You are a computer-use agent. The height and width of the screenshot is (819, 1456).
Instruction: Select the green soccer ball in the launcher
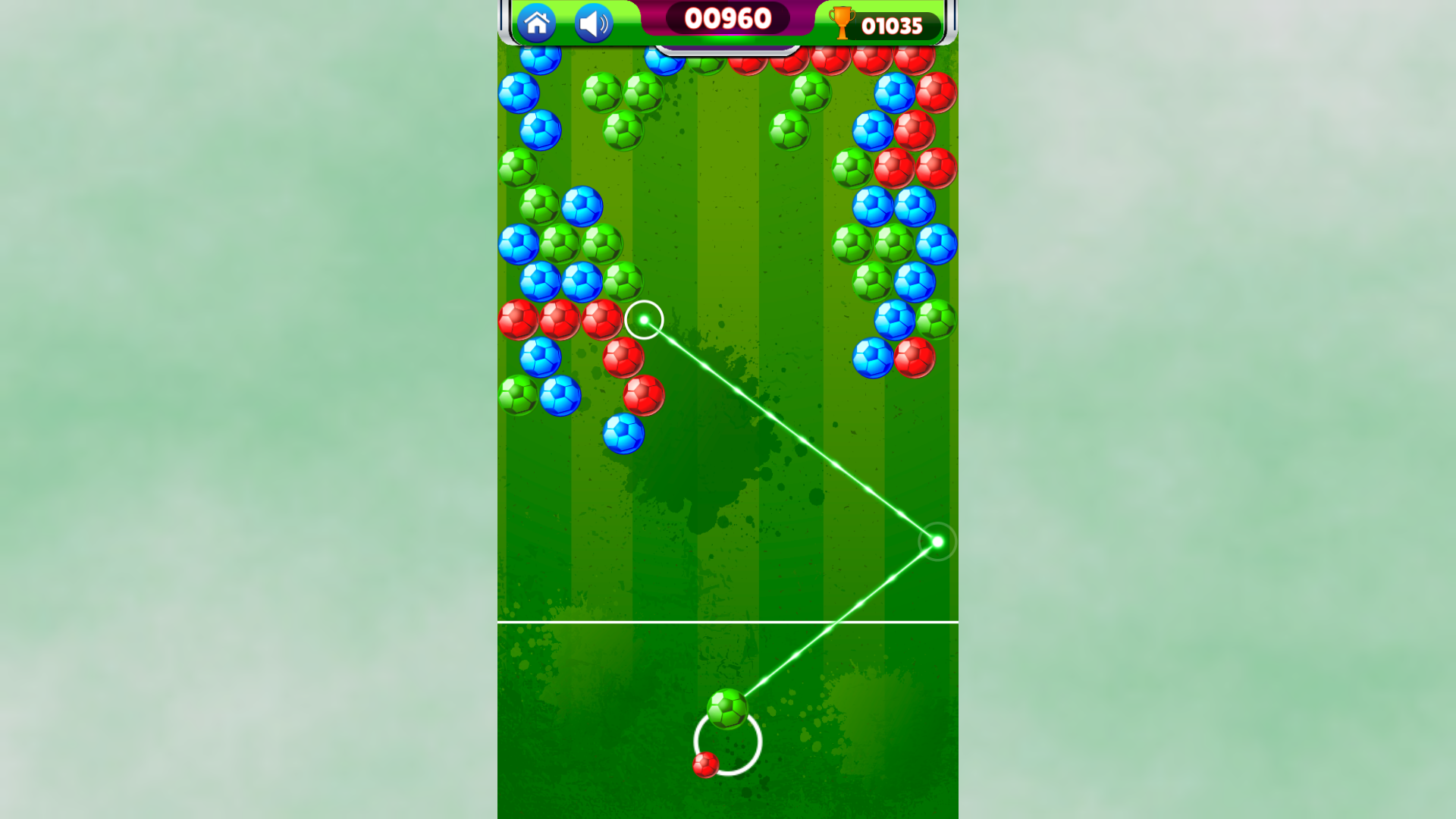coord(726,709)
